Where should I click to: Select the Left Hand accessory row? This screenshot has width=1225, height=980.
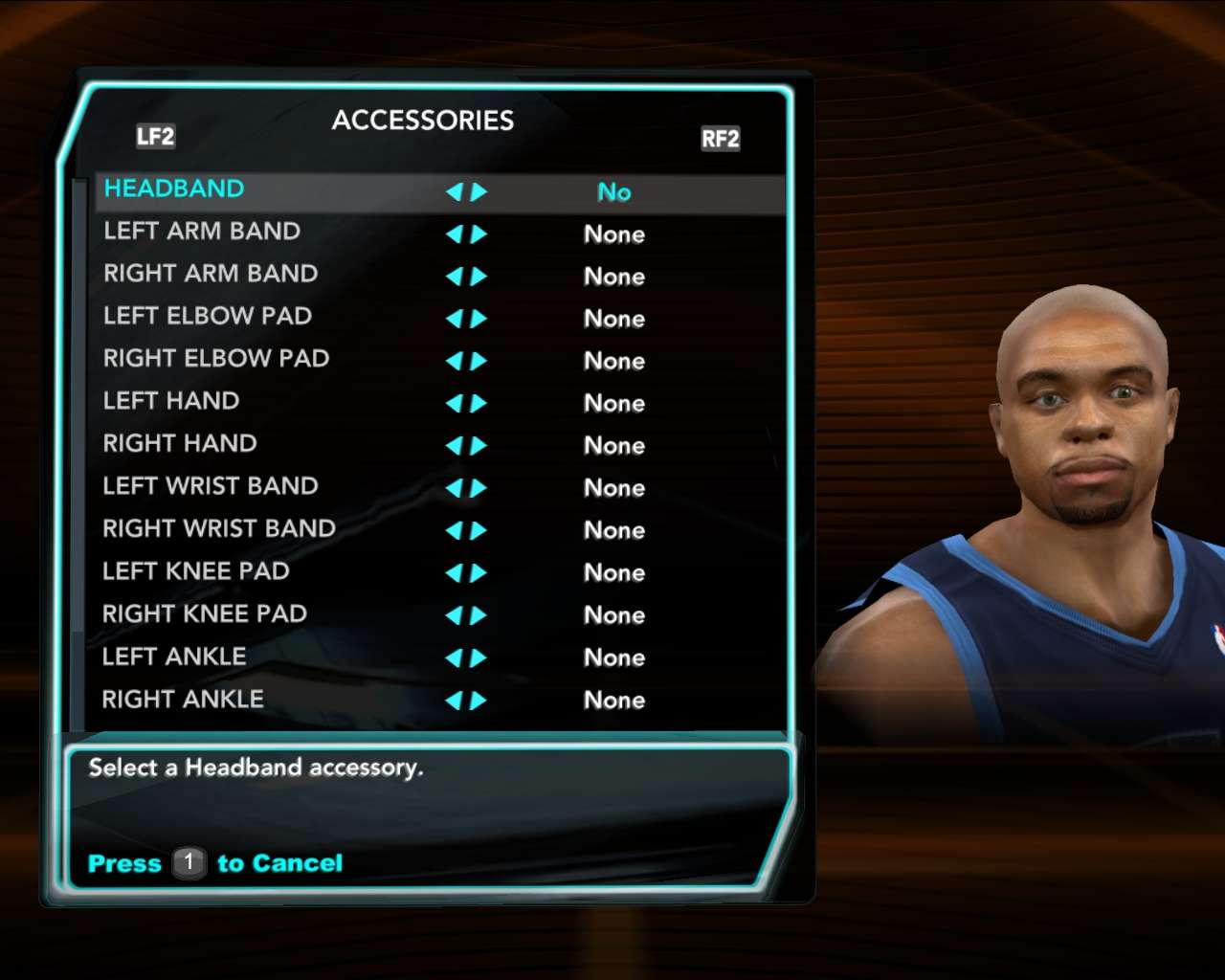click(x=171, y=401)
